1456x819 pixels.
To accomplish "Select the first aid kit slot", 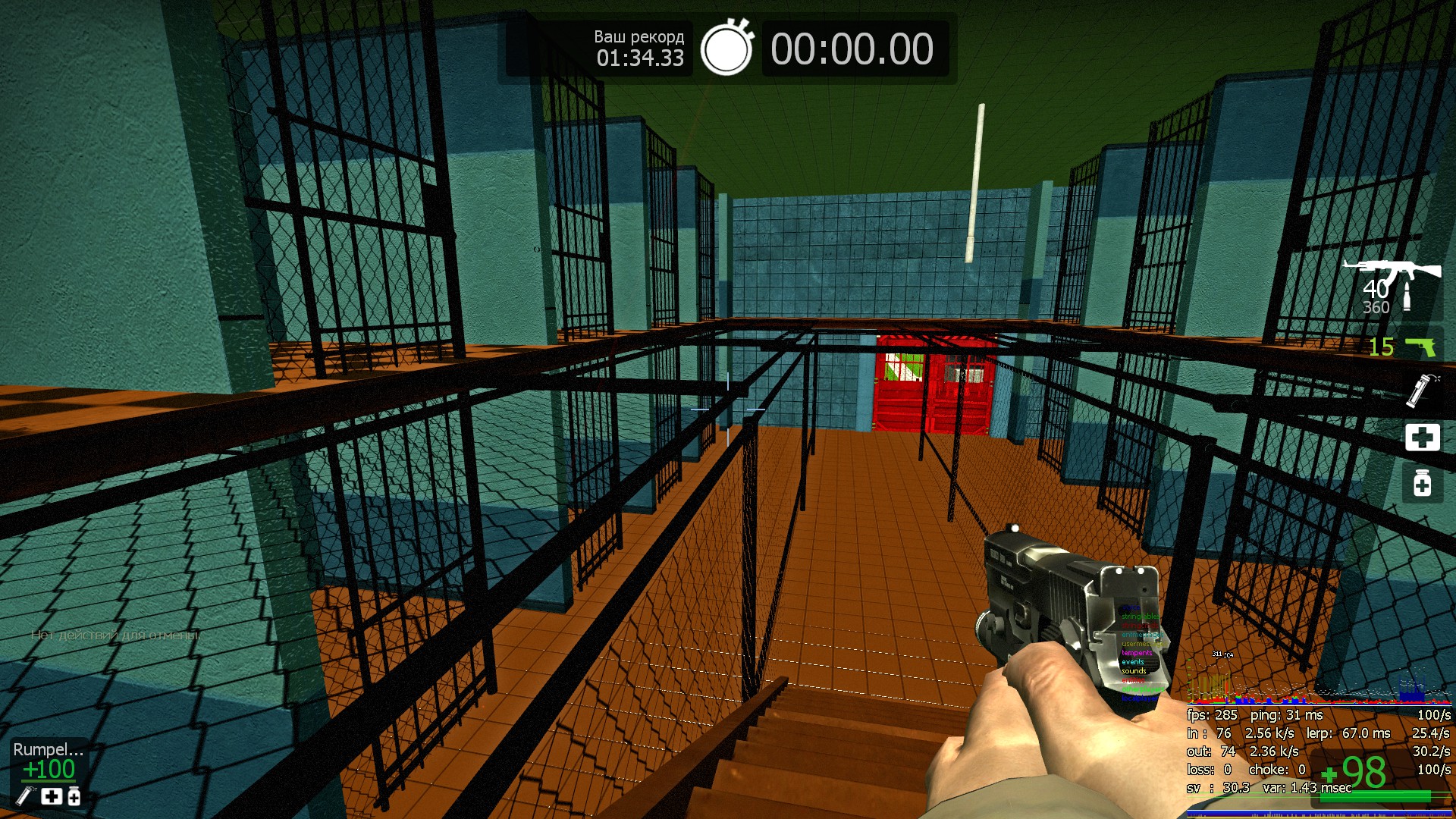I will (x=1422, y=438).
